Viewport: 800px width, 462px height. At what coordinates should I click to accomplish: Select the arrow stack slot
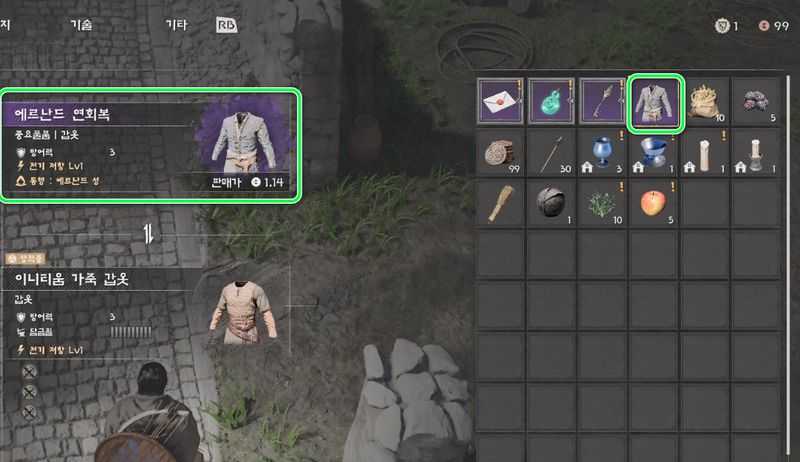click(553, 153)
